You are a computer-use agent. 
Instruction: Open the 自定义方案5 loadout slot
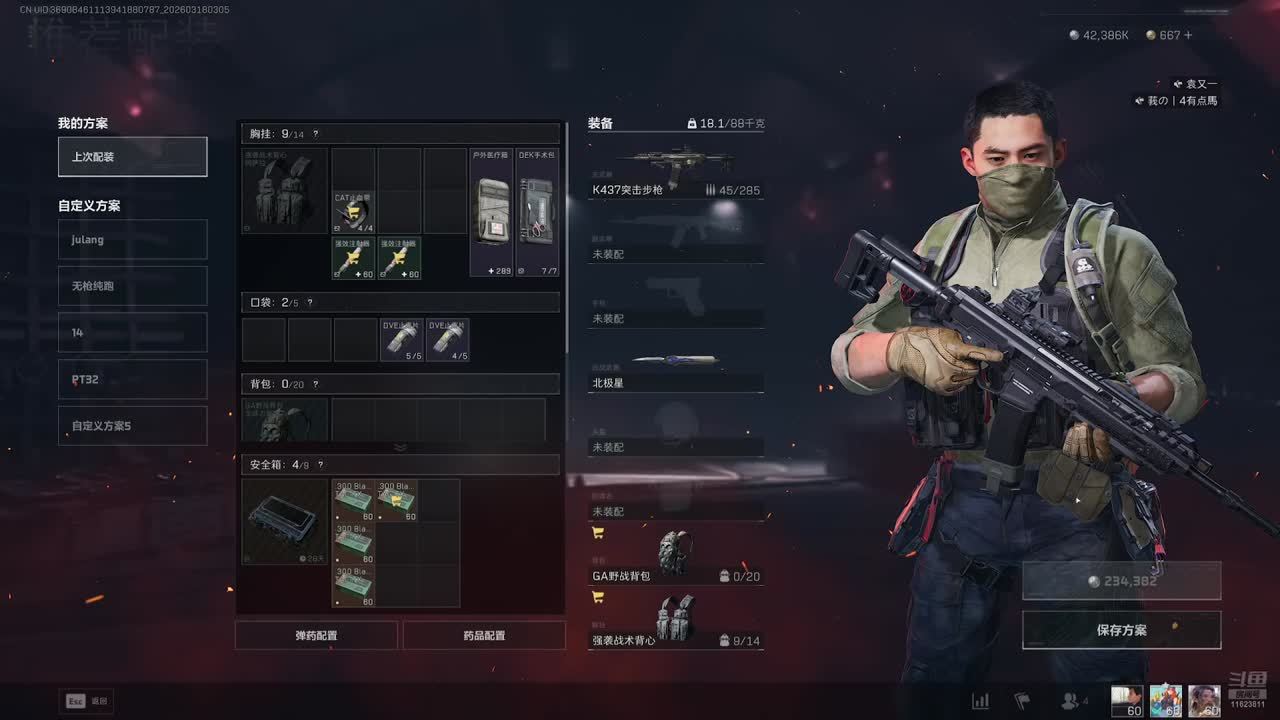point(132,426)
